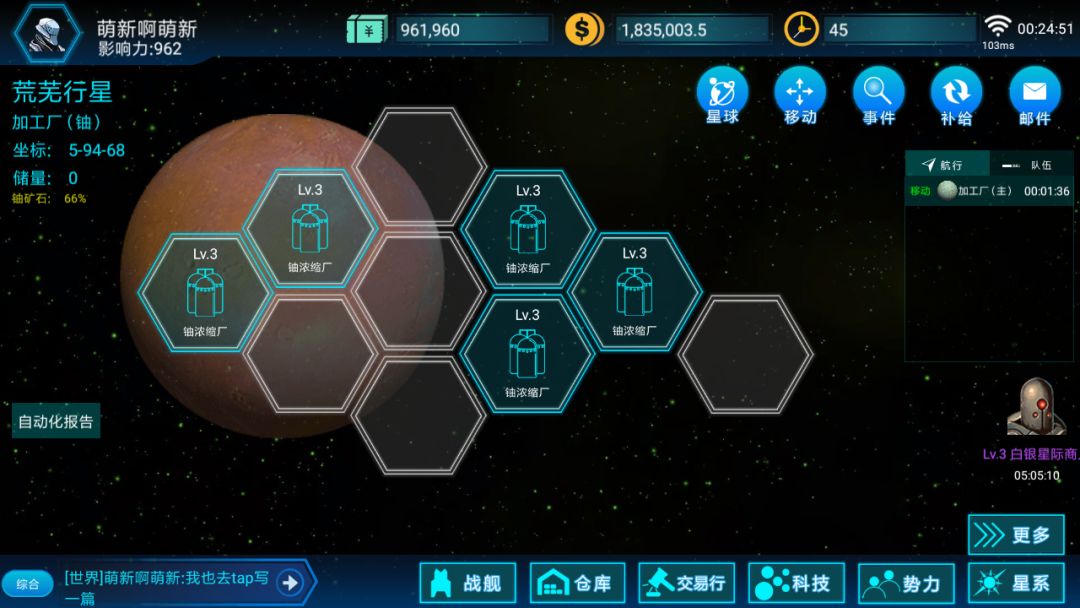Expand the 更多 menu
1080x608 pixels.
click(x=1015, y=535)
